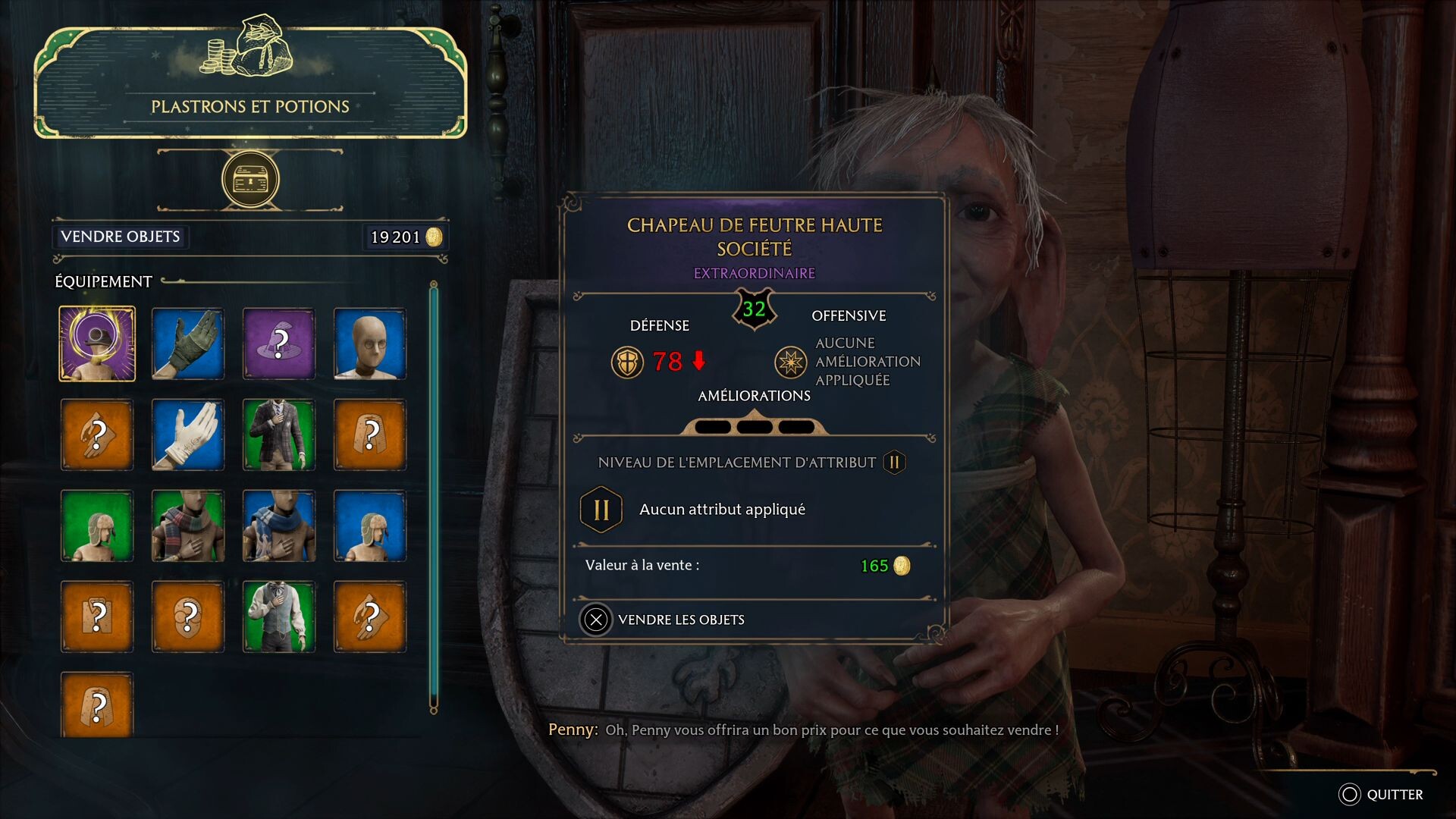
Task: Click the coin icon beside 19 201 gold
Action: pos(433,237)
